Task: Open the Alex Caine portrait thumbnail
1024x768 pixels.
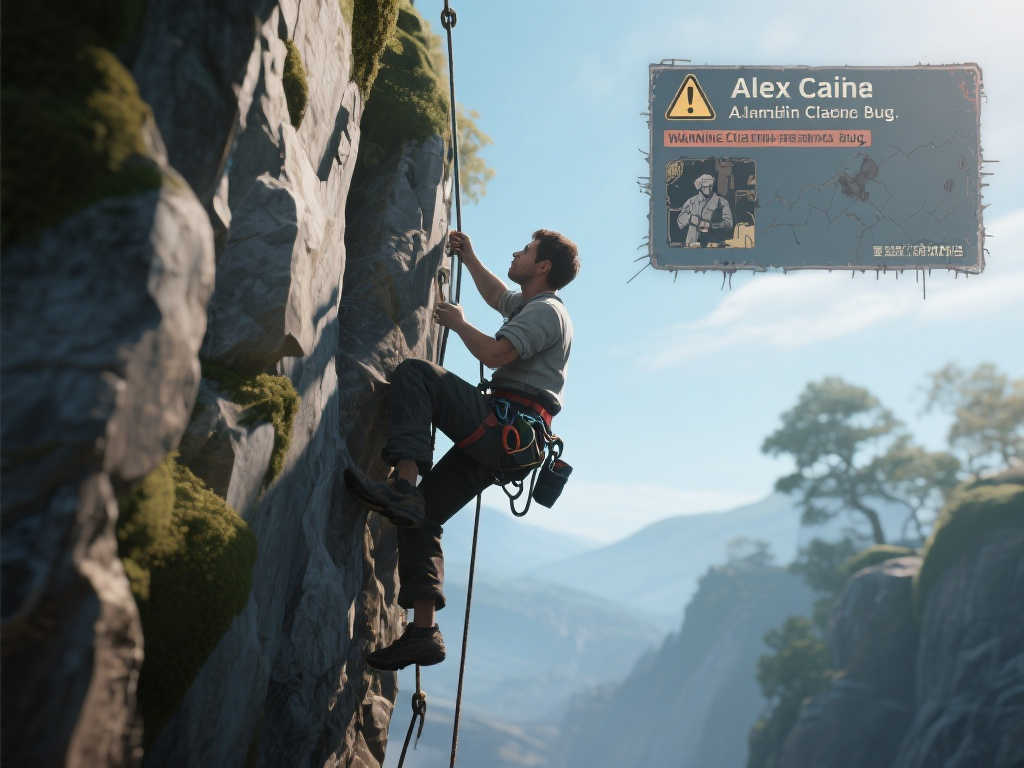Action: 710,202
